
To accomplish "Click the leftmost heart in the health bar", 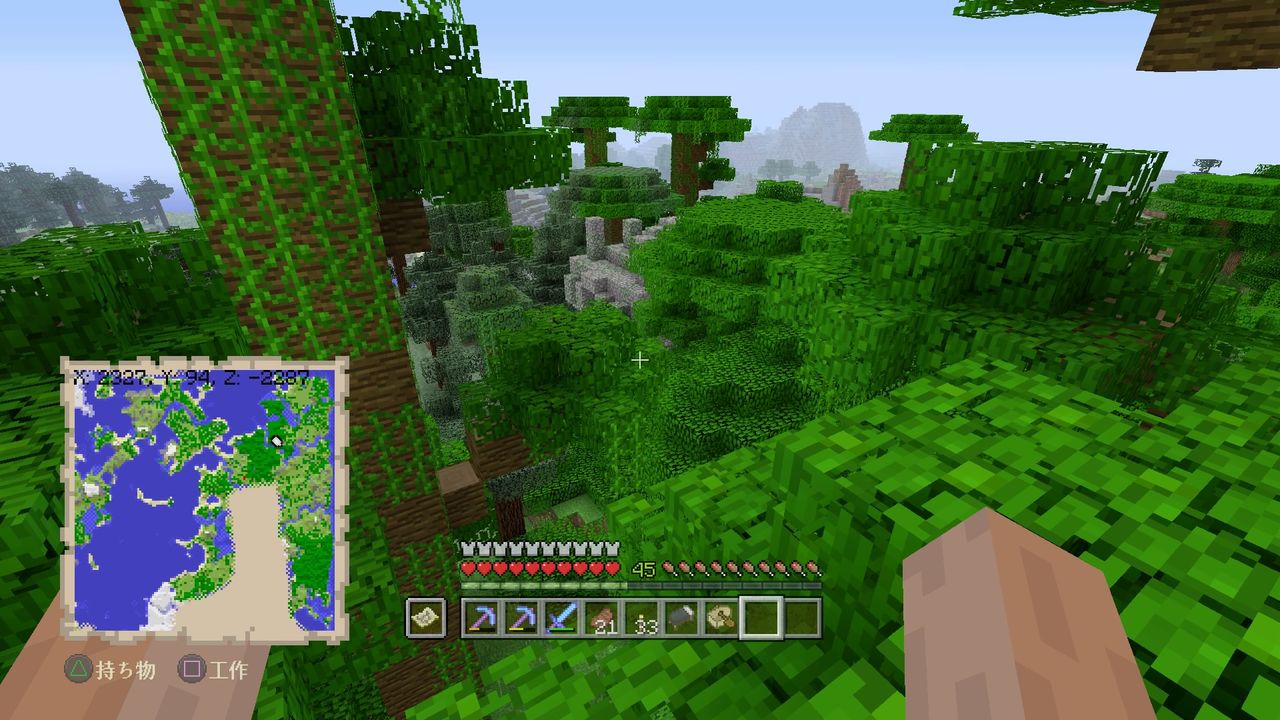I will pos(468,567).
